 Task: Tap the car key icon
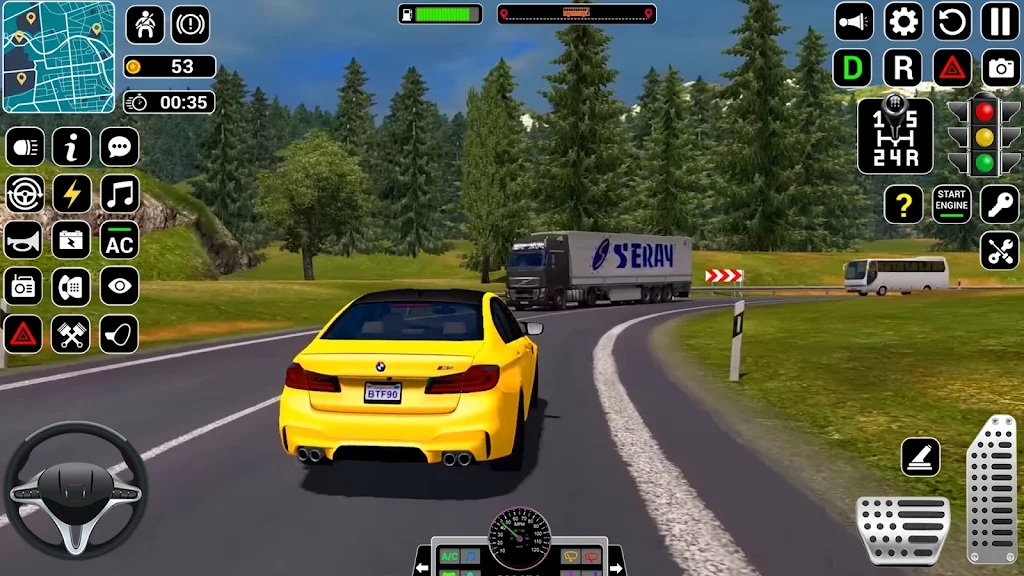(x=1000, y=204)
